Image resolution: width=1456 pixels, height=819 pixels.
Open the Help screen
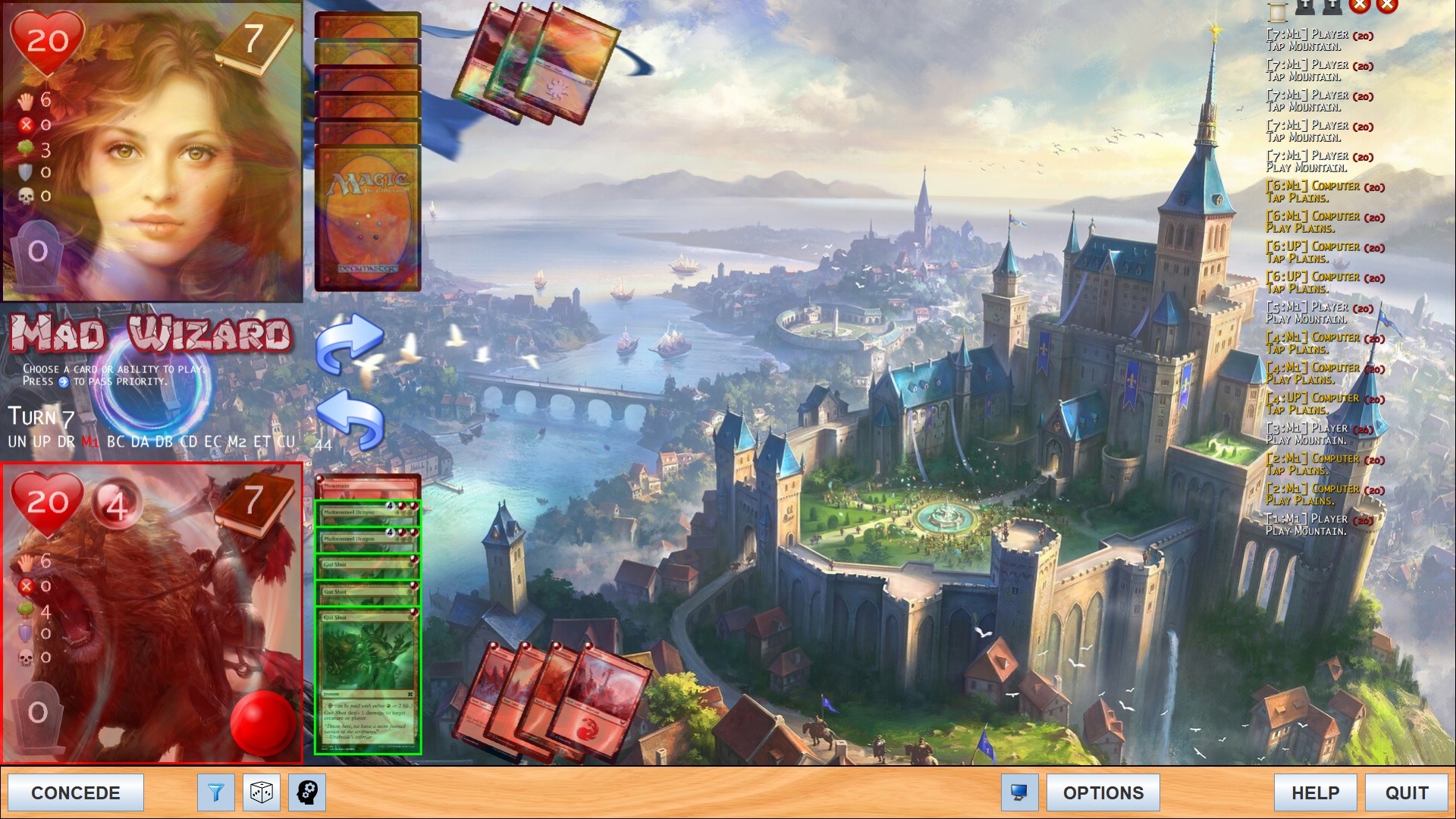pos(1315,792)
